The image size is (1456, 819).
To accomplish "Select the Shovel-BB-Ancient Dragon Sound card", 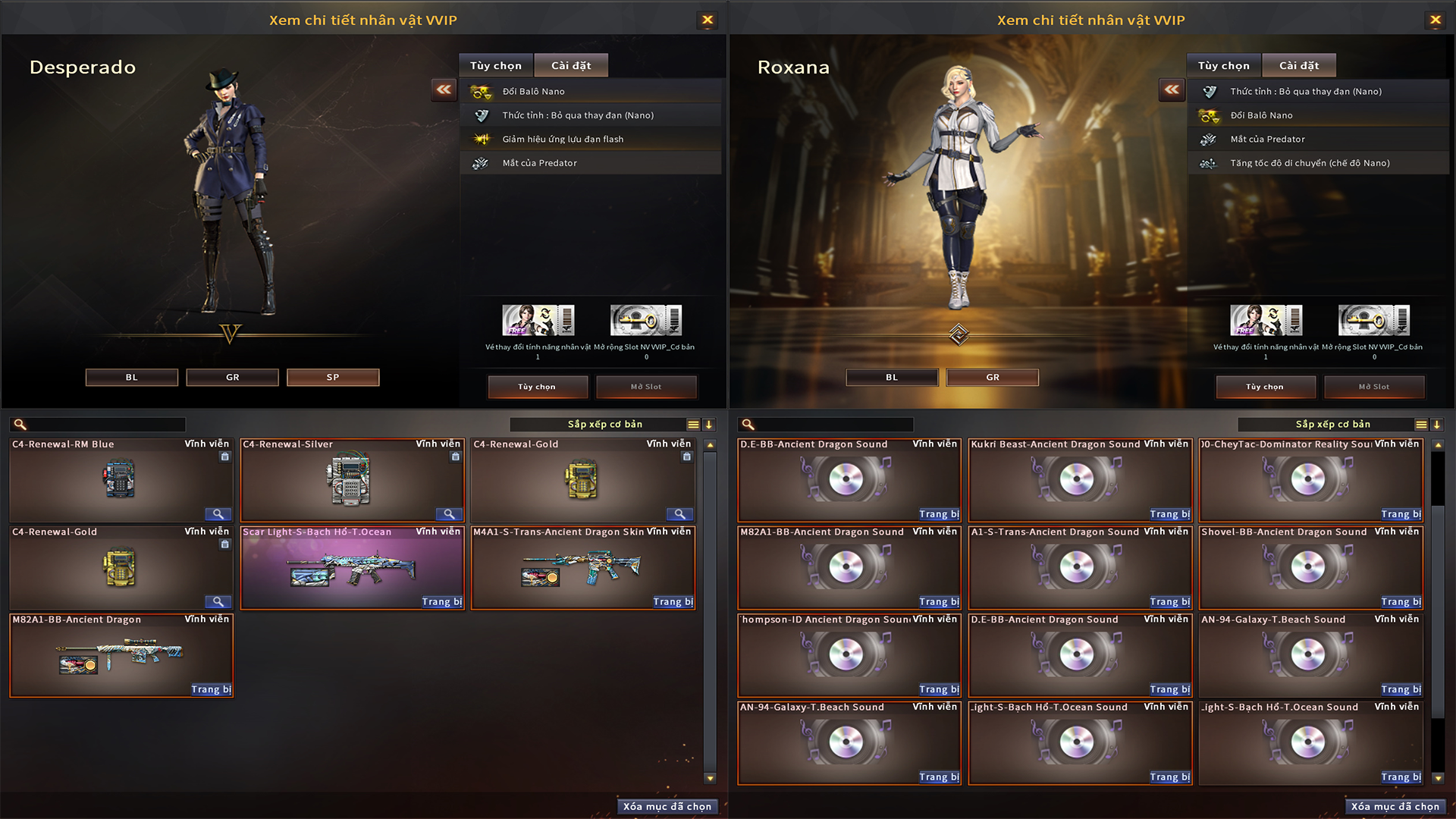I will (x=1310, y=569).
